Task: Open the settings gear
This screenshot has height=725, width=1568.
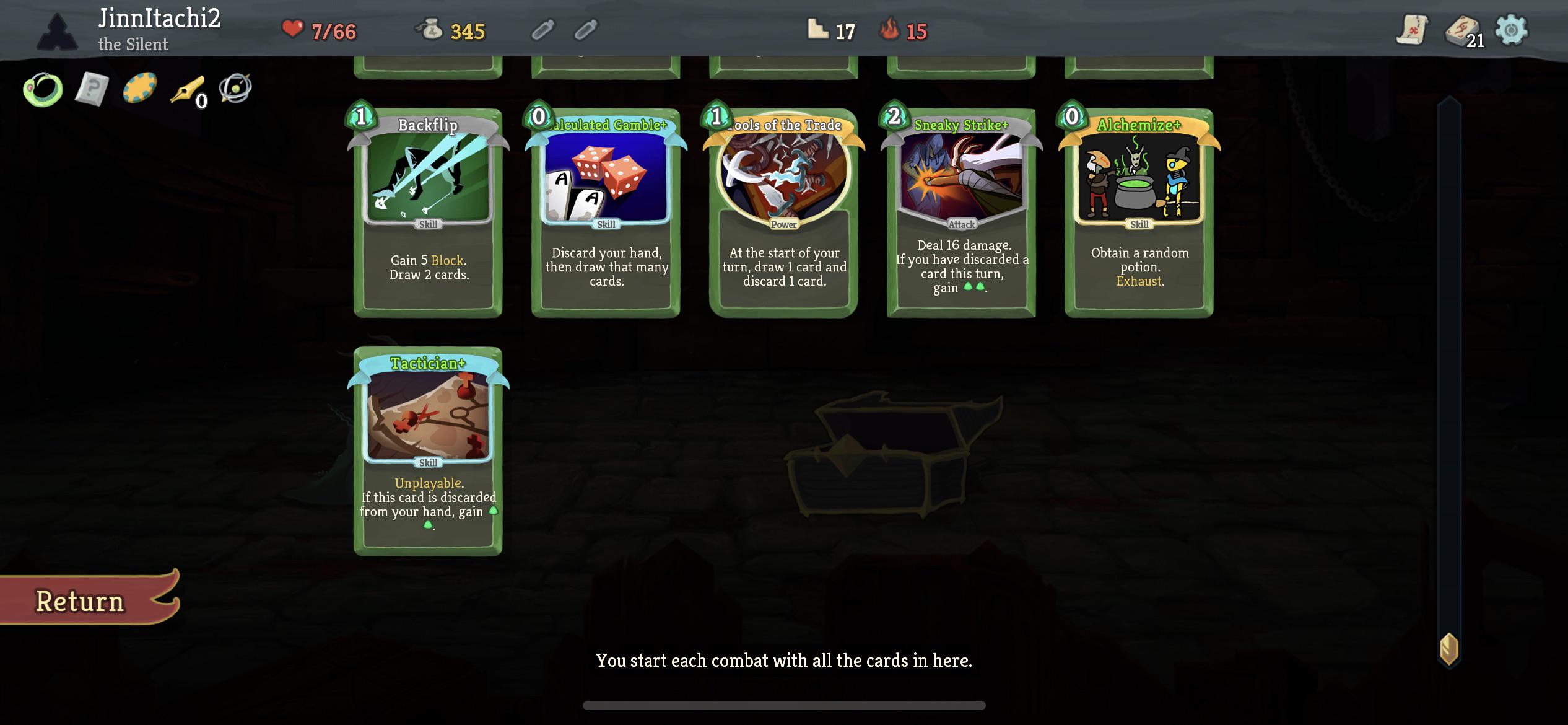Action: (1511, 29)
